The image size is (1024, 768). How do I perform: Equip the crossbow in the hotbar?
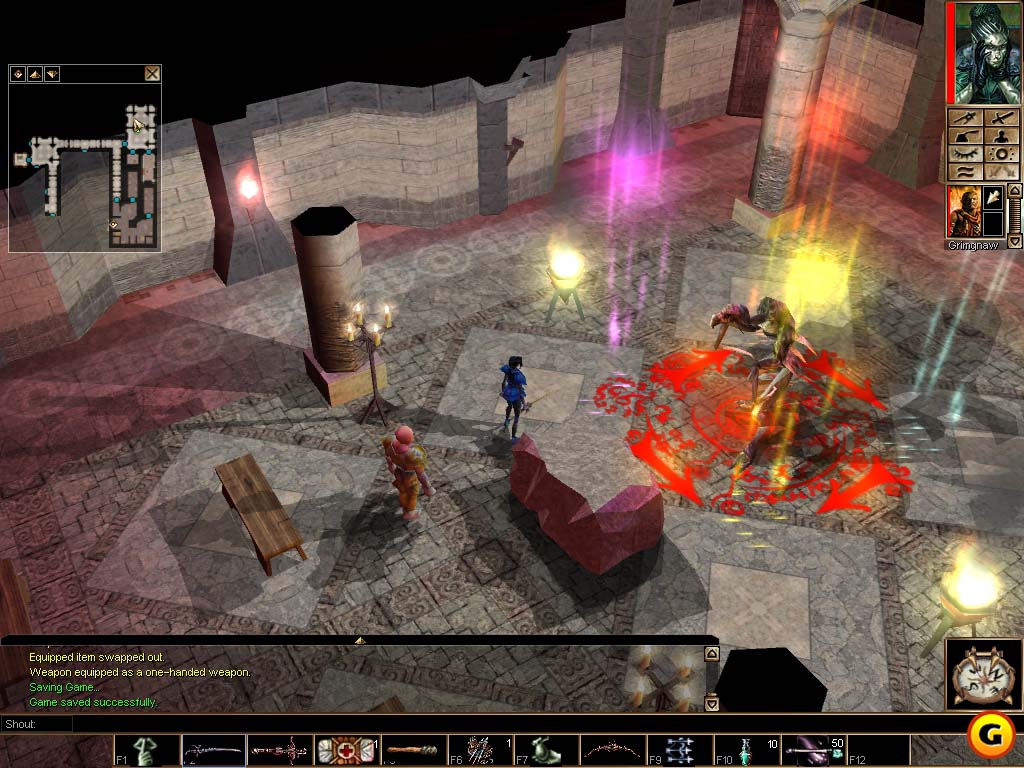point(279,750)
